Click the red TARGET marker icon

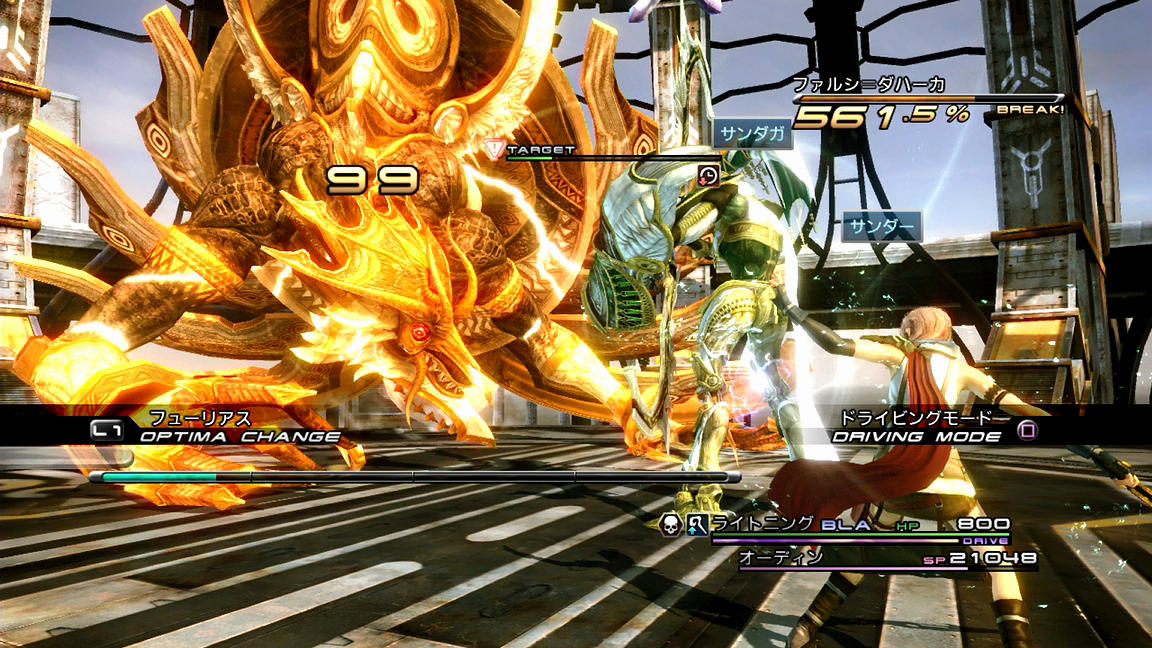(493, 150)
